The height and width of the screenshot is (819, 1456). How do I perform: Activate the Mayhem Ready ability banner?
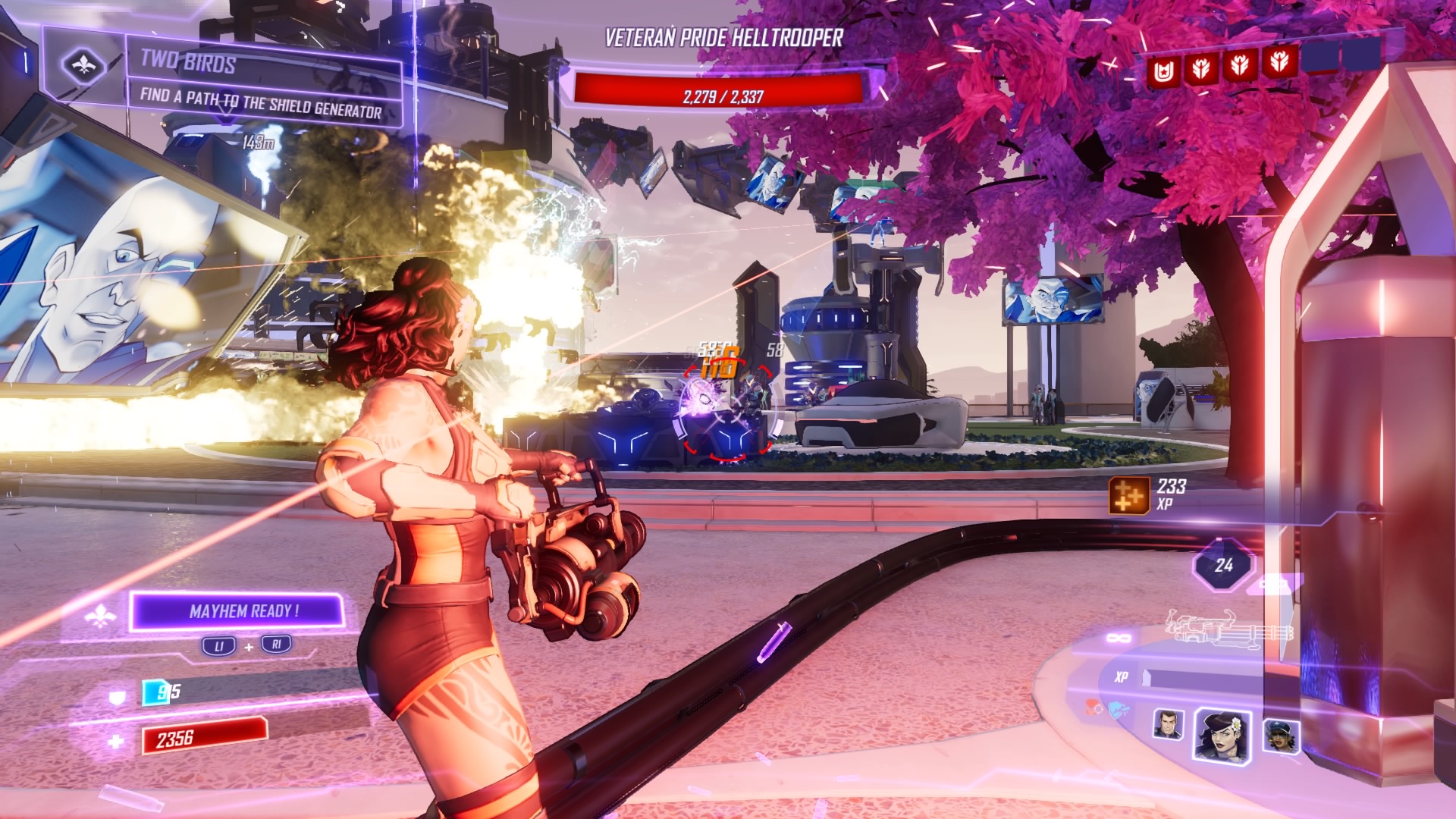point(239,611)
